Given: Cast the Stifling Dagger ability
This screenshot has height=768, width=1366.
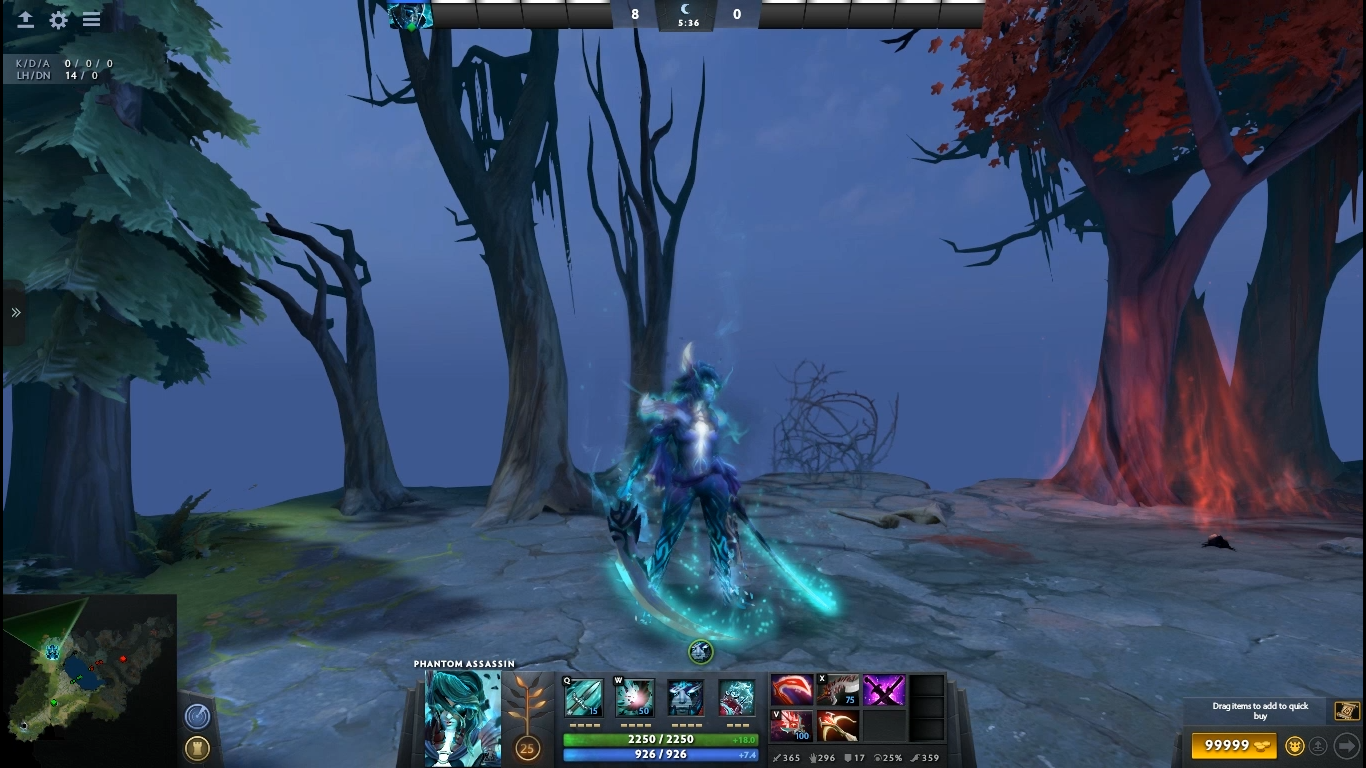Looking at the screenshot, I should click(x=583, y=697).
